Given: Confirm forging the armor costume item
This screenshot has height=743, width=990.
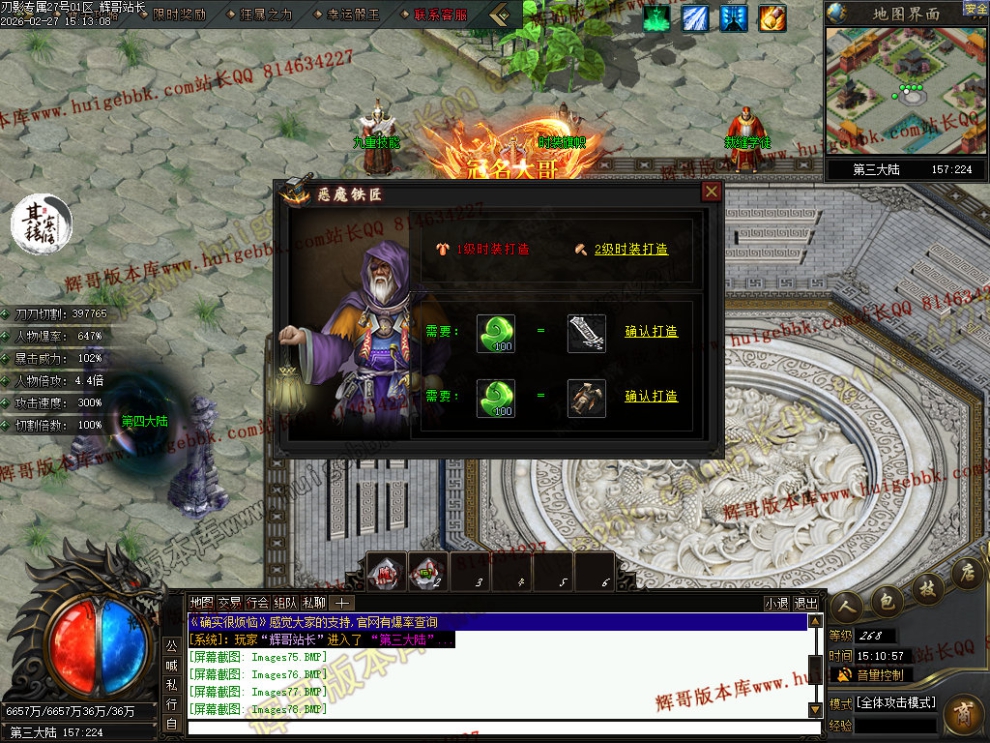Looking at the screenshot, I should coord(651,396).
